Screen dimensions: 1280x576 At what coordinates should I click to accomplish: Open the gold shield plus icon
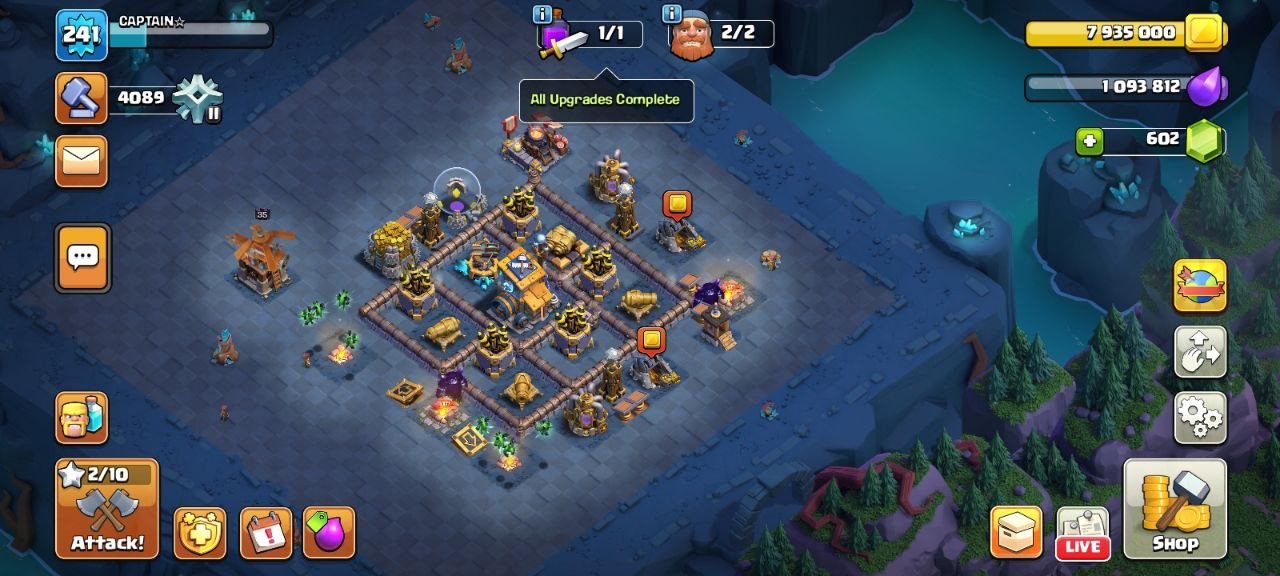coord(200,533)
